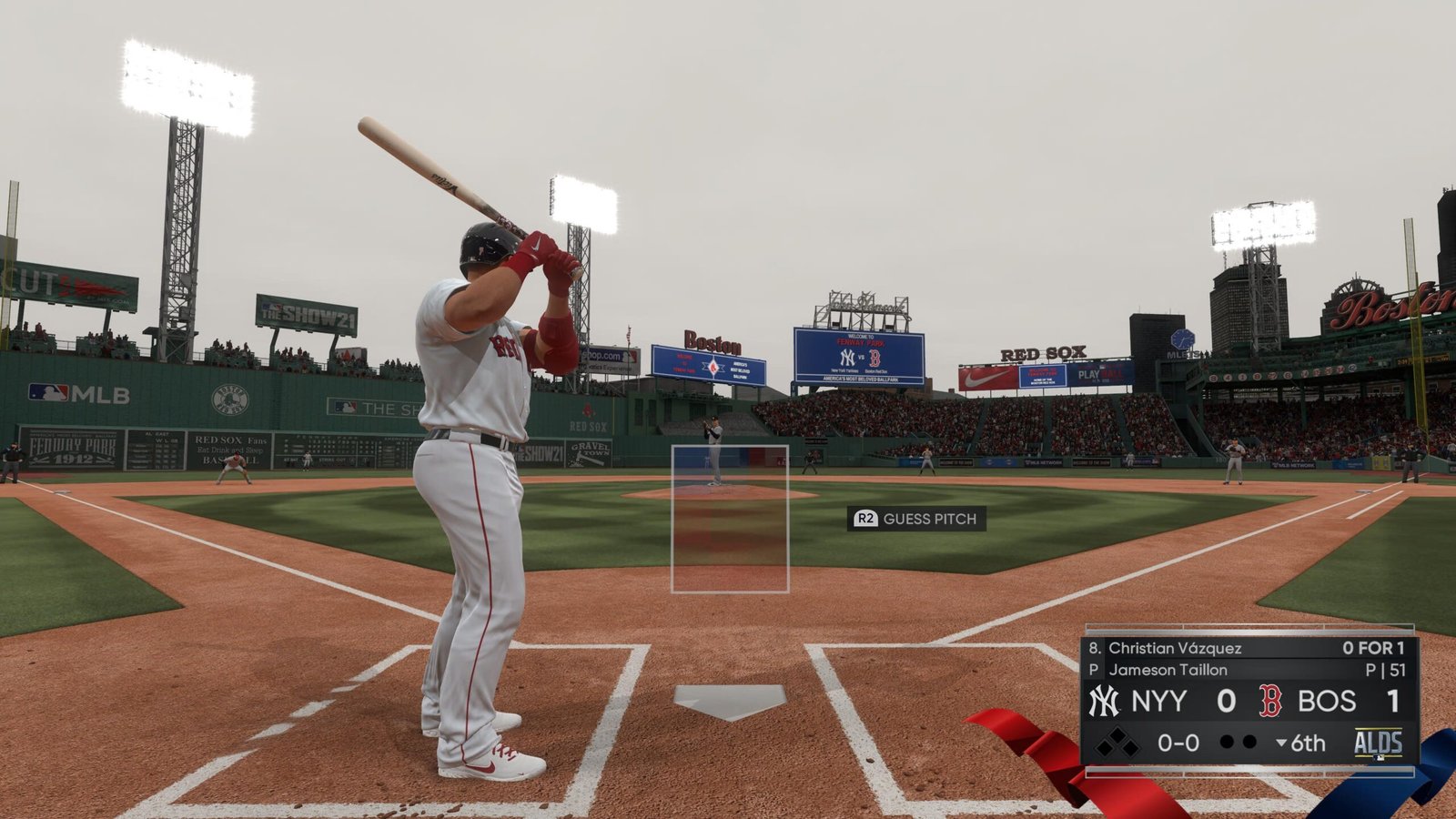
Task: Toggle the second out indicator dot
Action: [x=1249, y=742]
